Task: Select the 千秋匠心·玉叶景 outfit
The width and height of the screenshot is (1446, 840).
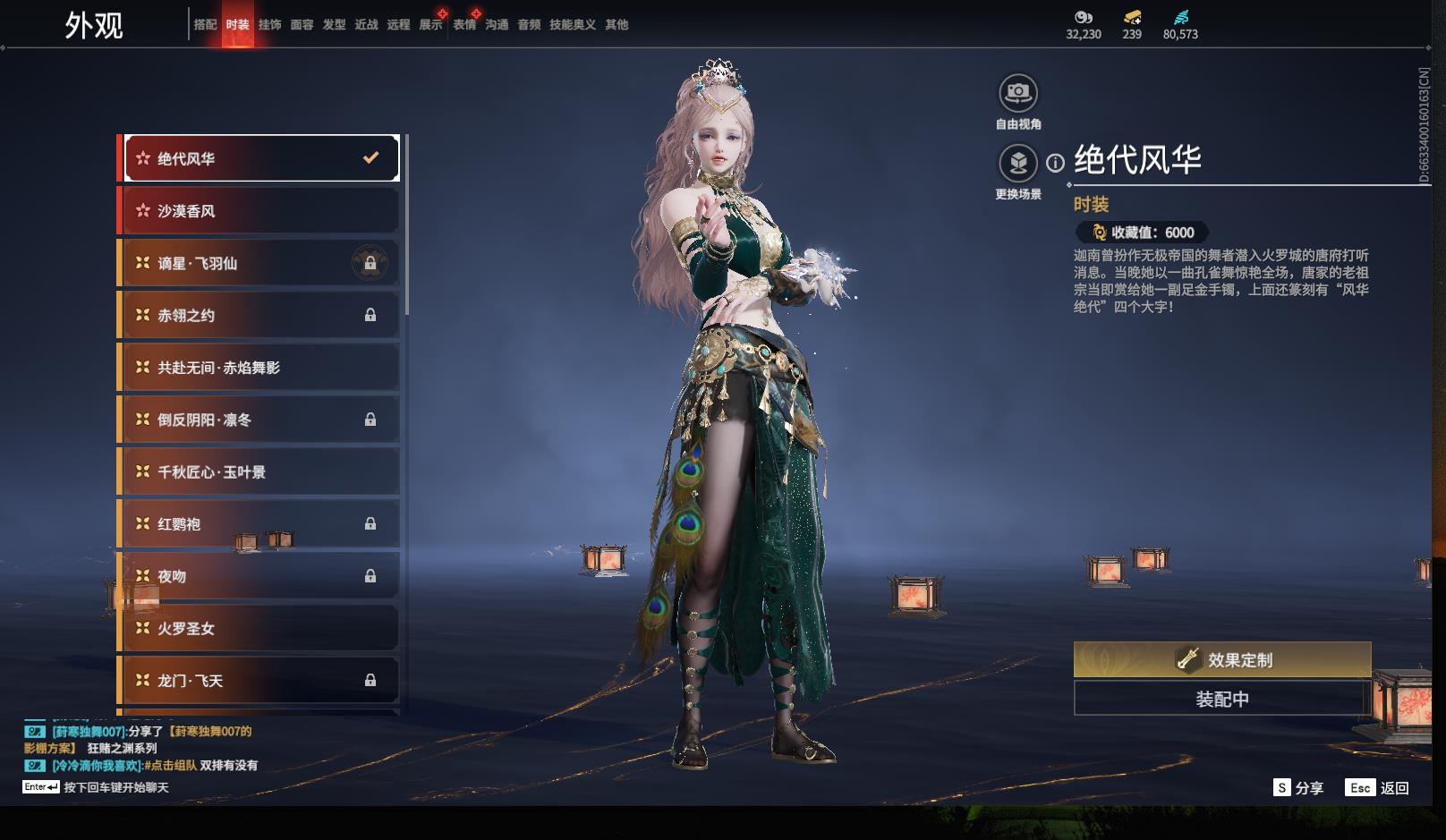Action: click(259, 471)
